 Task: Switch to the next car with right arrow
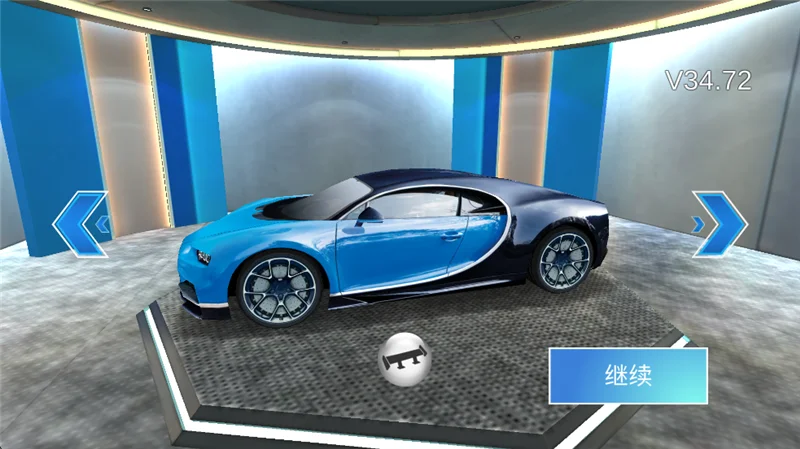[719, 223]
